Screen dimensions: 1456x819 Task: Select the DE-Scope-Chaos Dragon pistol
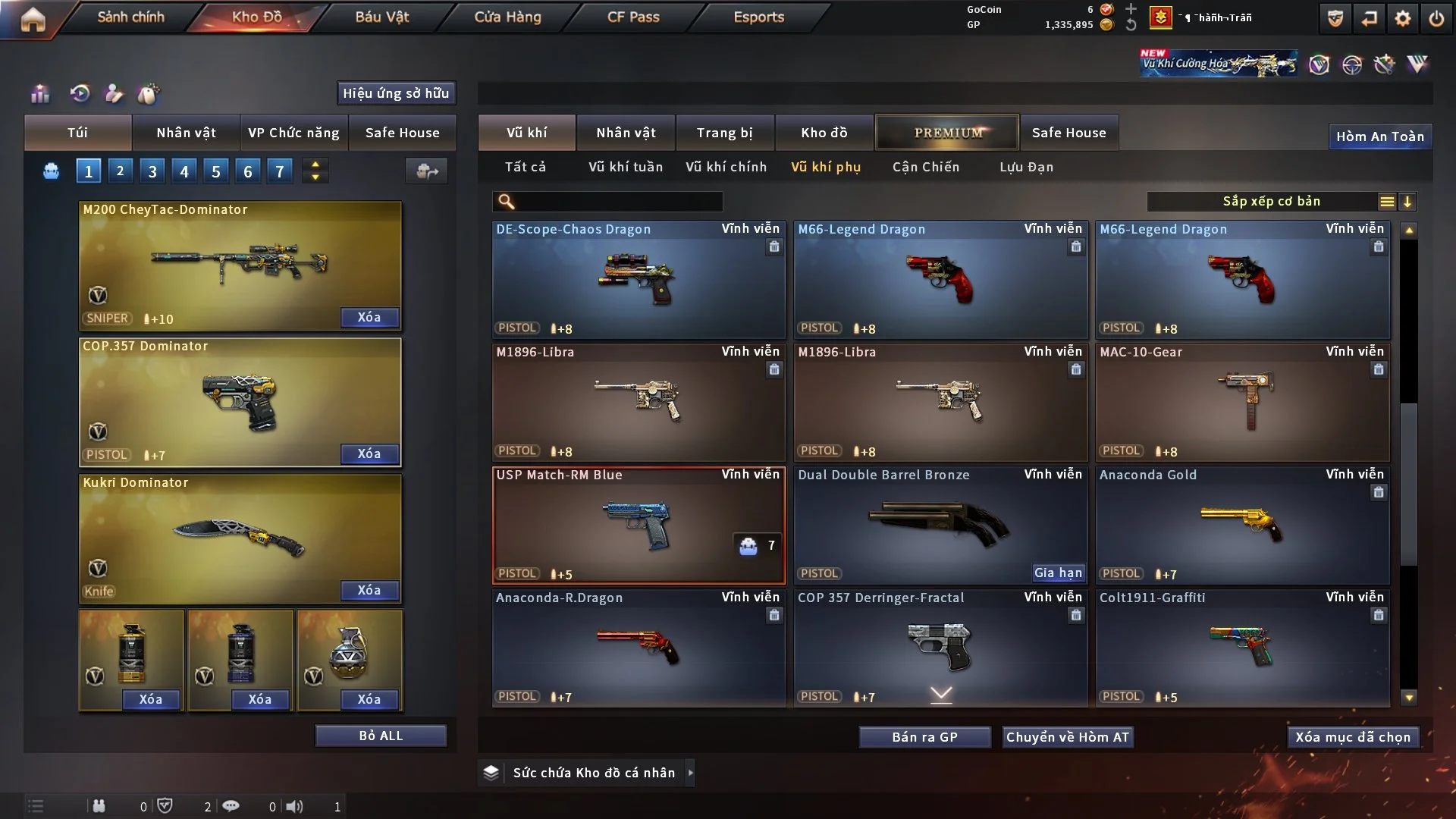pos(639,281)
